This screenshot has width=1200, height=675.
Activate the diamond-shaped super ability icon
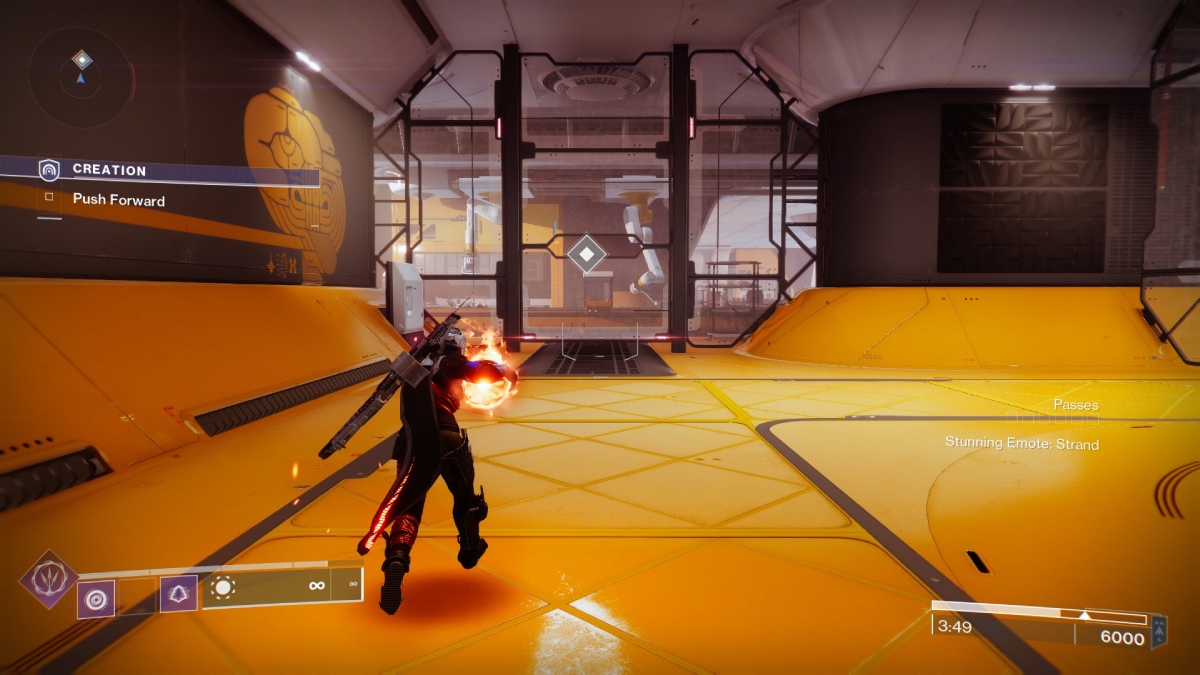[x=49, y=579]
